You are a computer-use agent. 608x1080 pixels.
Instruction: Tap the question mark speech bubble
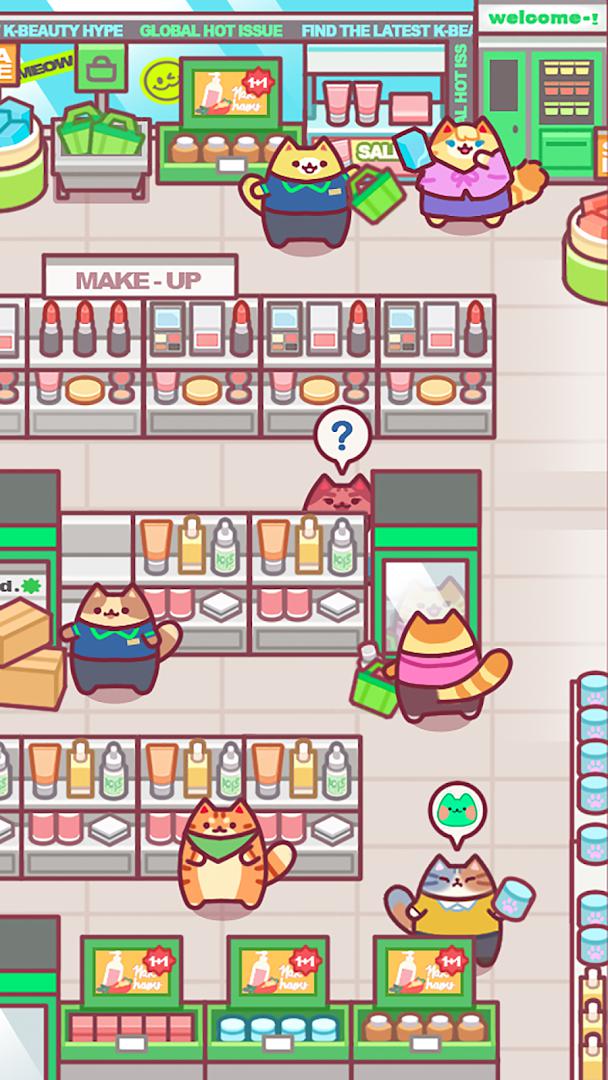[x=342, y=436]
